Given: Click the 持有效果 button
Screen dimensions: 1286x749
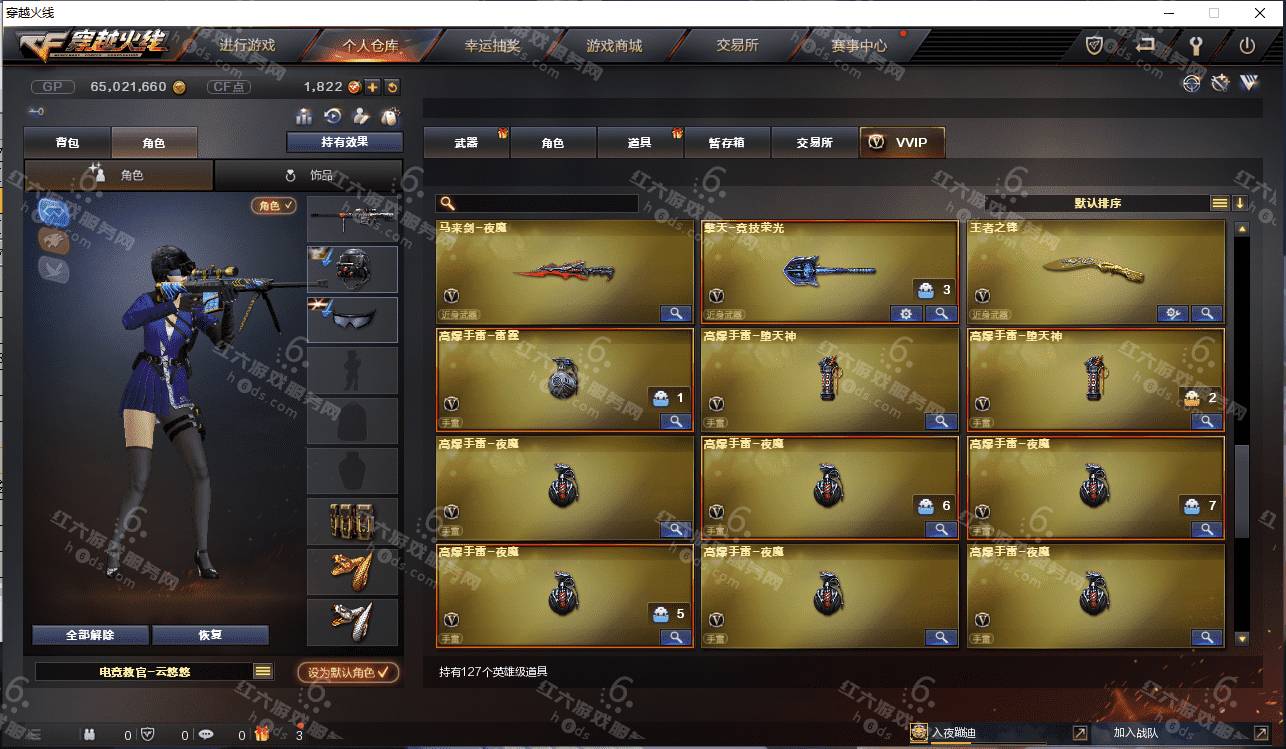Looking at the screenshot, I should [x=344, y=142].
